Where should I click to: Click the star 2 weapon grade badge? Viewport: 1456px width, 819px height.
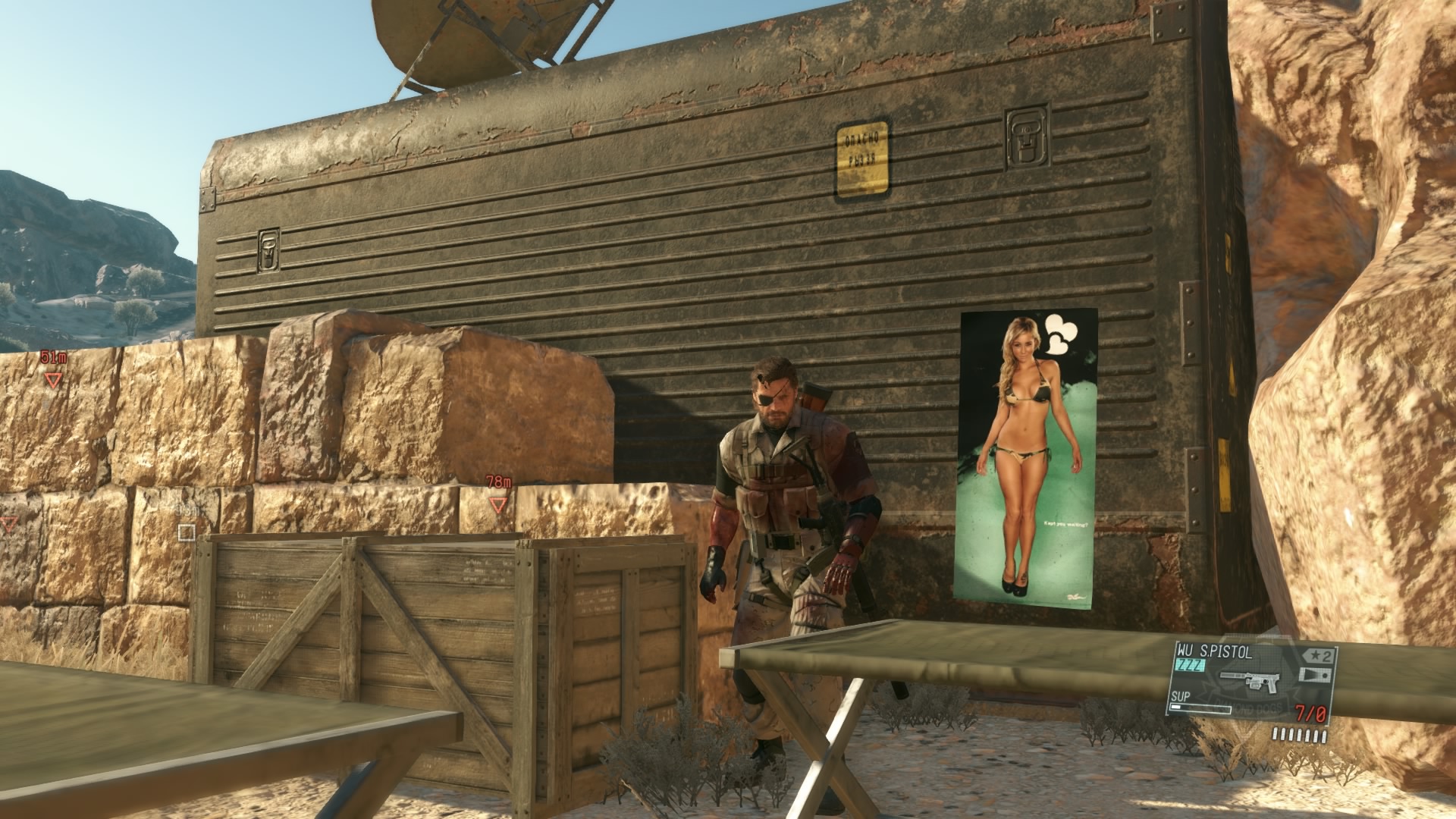(1317, 654)
